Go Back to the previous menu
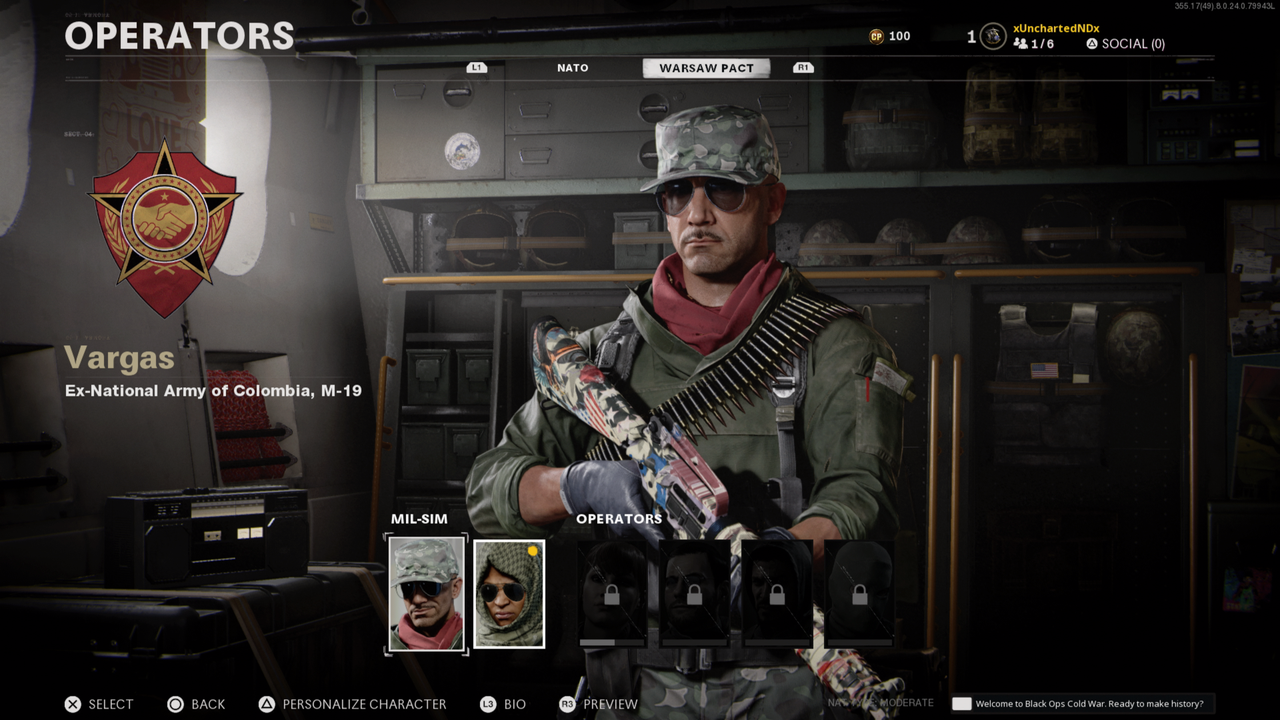This screenshot has width=1280, height=720. (196, 704)
